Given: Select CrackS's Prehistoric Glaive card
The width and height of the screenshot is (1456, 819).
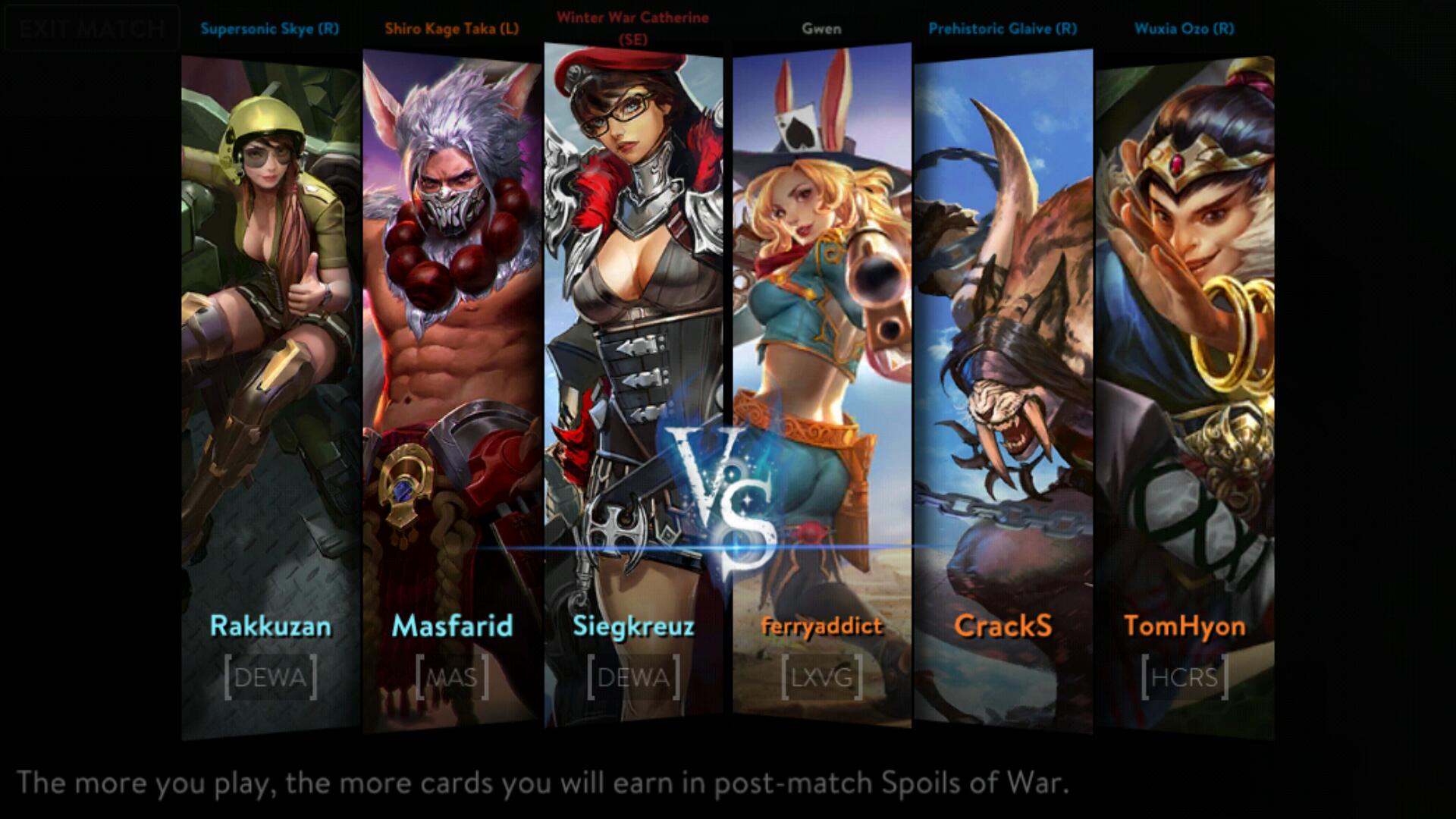Looking at the screenshot, I should click(x=1003, y=387).
